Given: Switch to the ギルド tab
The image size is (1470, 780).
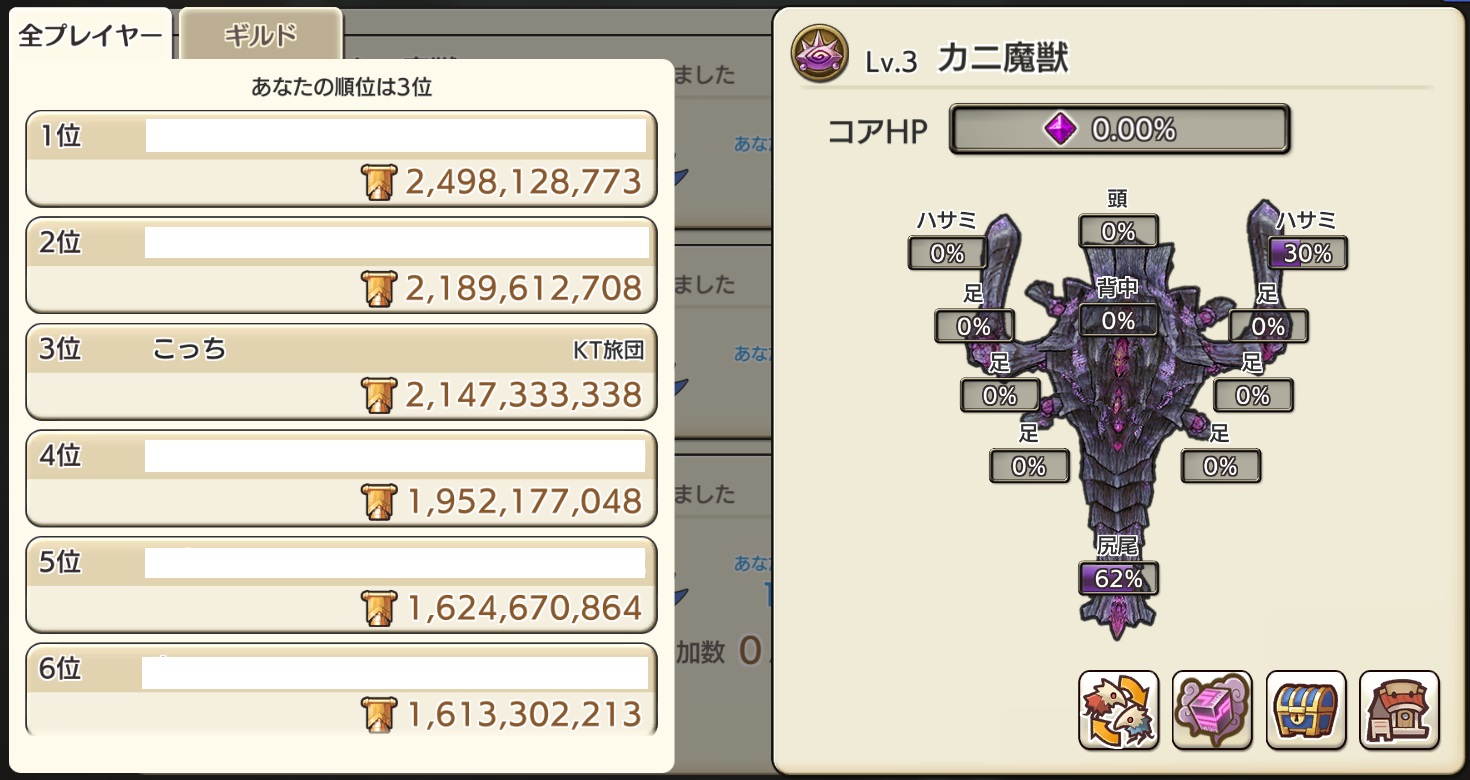Looking at the screenshot, I should pyautogui.click(x=260, y=31).
